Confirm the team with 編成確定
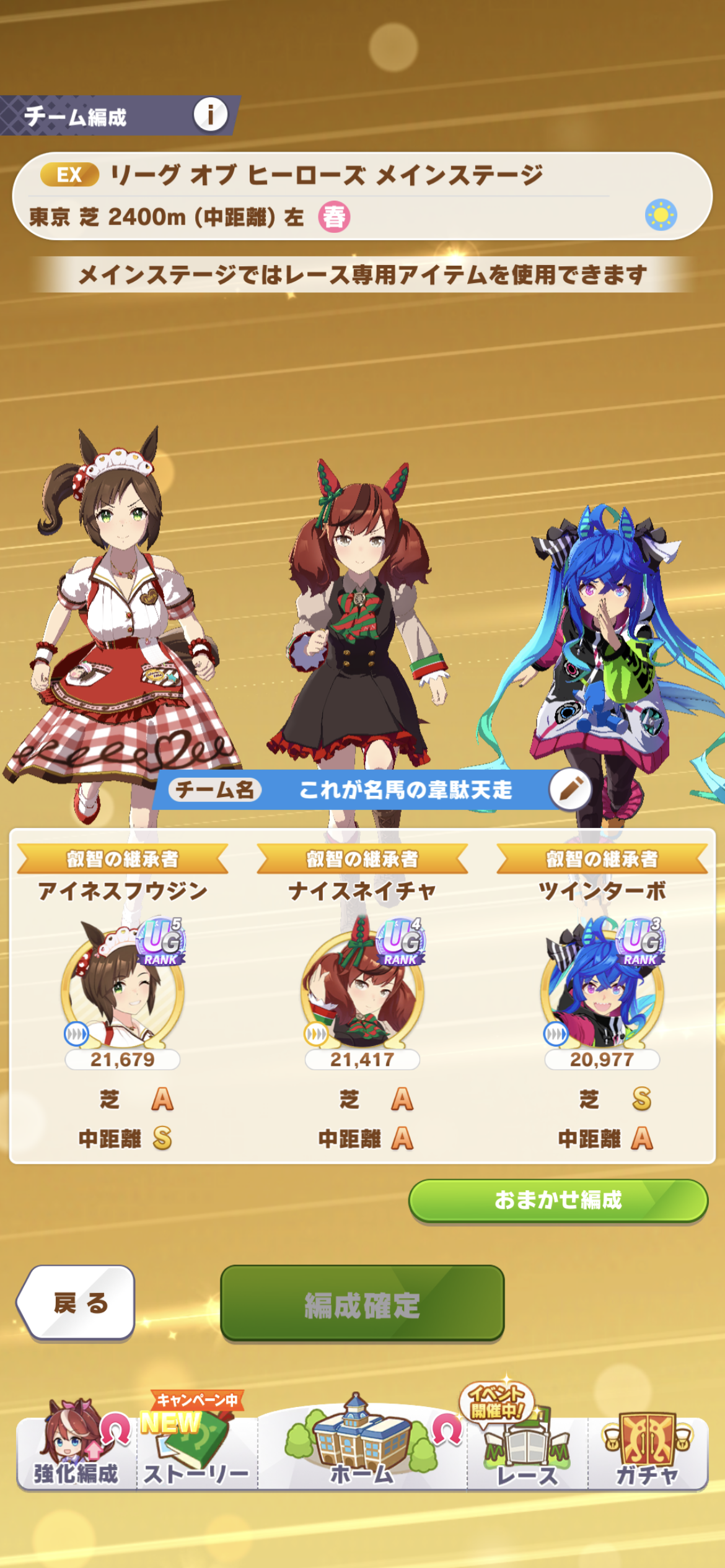The image size is (725, 1568). coord(362,1304)
